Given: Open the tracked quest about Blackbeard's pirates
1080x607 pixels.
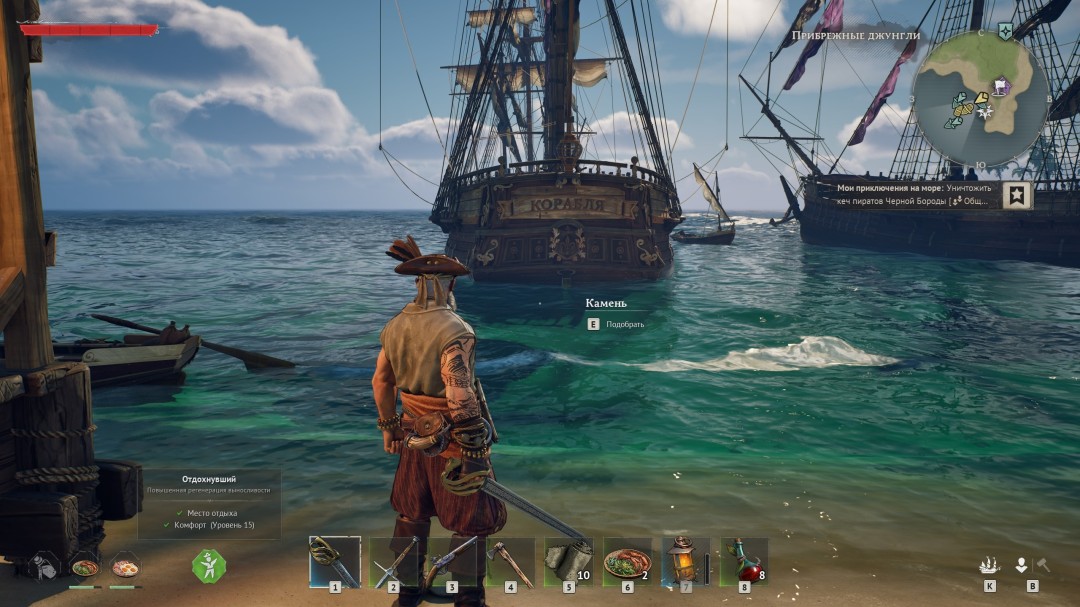Looking at the screenshot, I should click(912, 194).
